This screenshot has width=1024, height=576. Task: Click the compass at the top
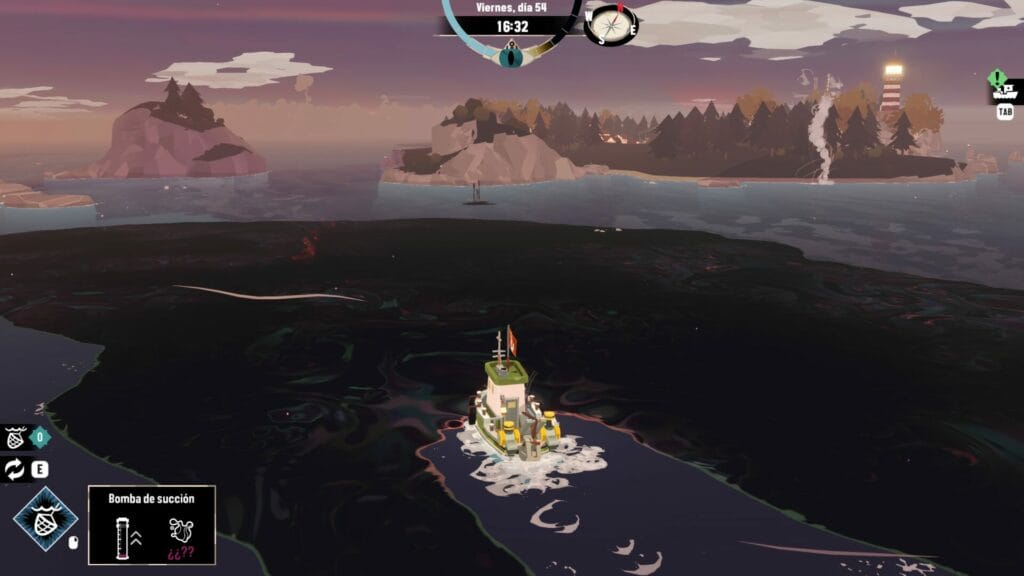point(611,23)
